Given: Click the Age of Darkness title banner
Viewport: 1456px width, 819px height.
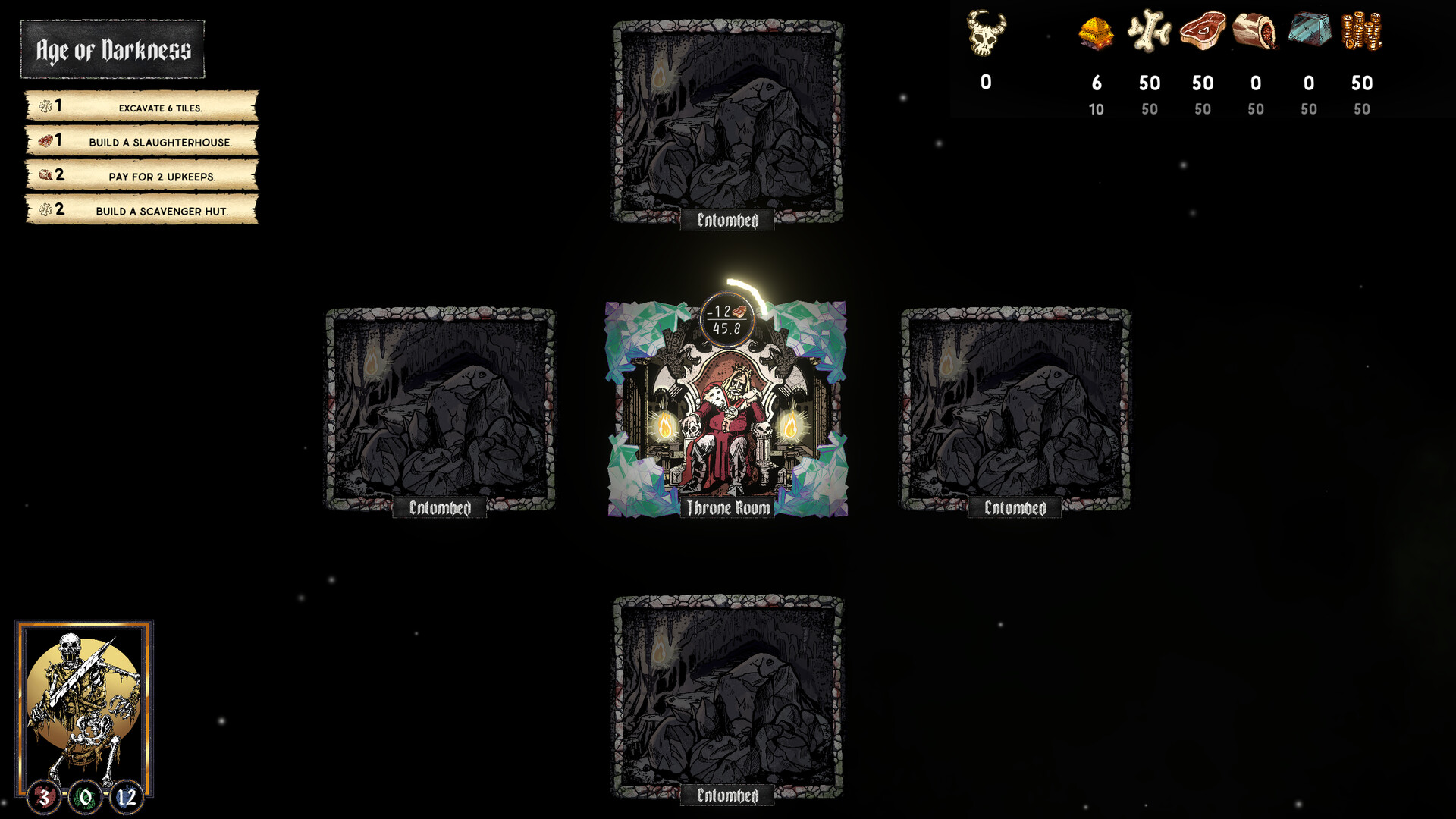Looking at the screenshot, I should point(112,52).
